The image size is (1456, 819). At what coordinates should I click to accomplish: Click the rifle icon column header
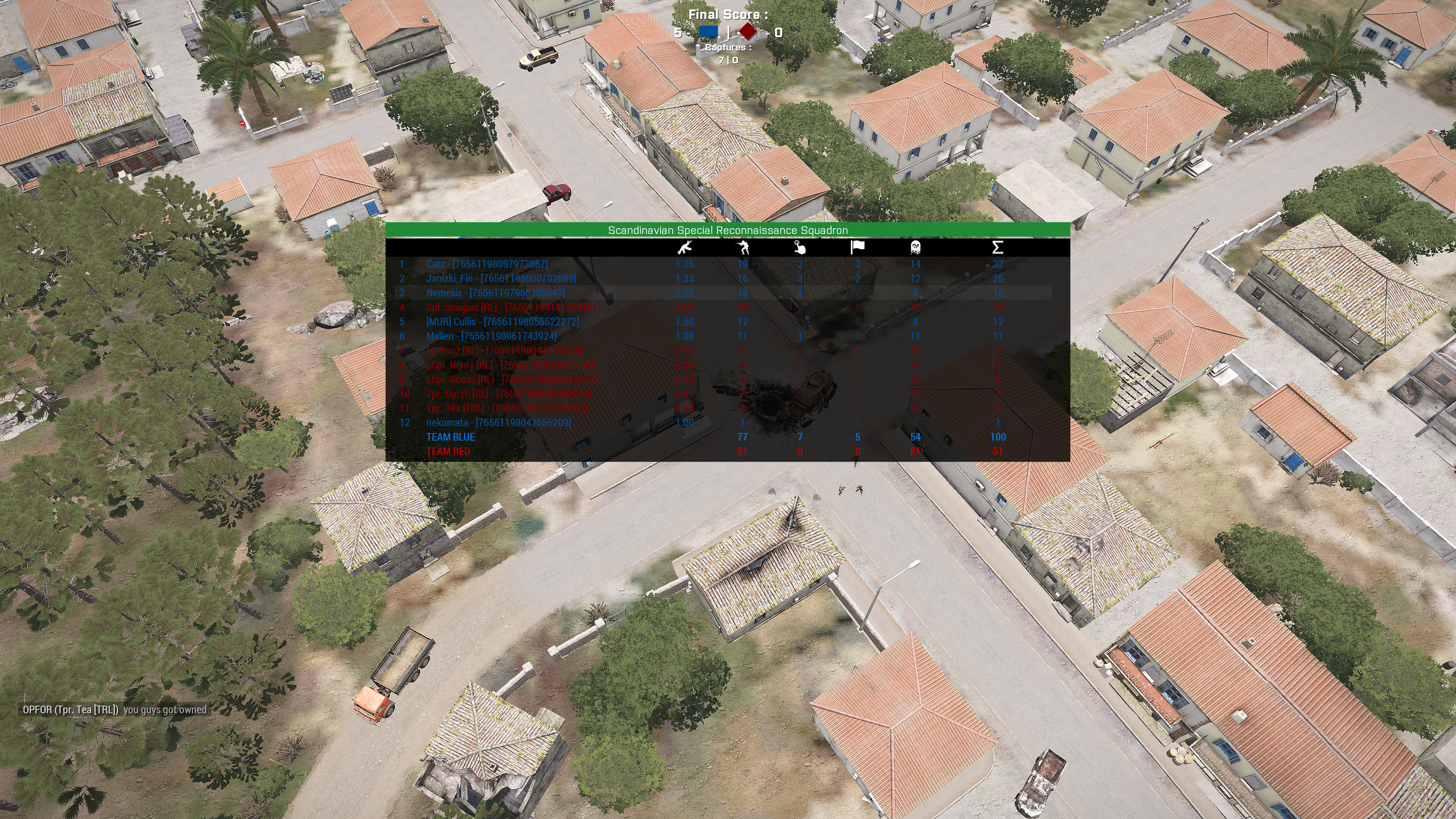coord(684,247)
